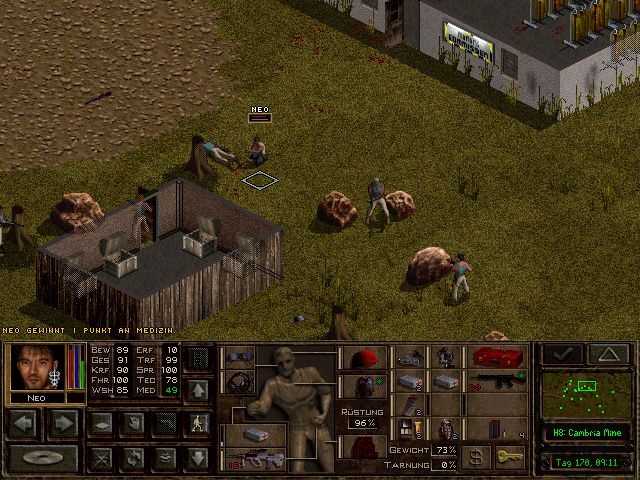This screenshot has height=480, width=640.
Task: Pick the red toolbox from inventory
Action: coord(499,357)
